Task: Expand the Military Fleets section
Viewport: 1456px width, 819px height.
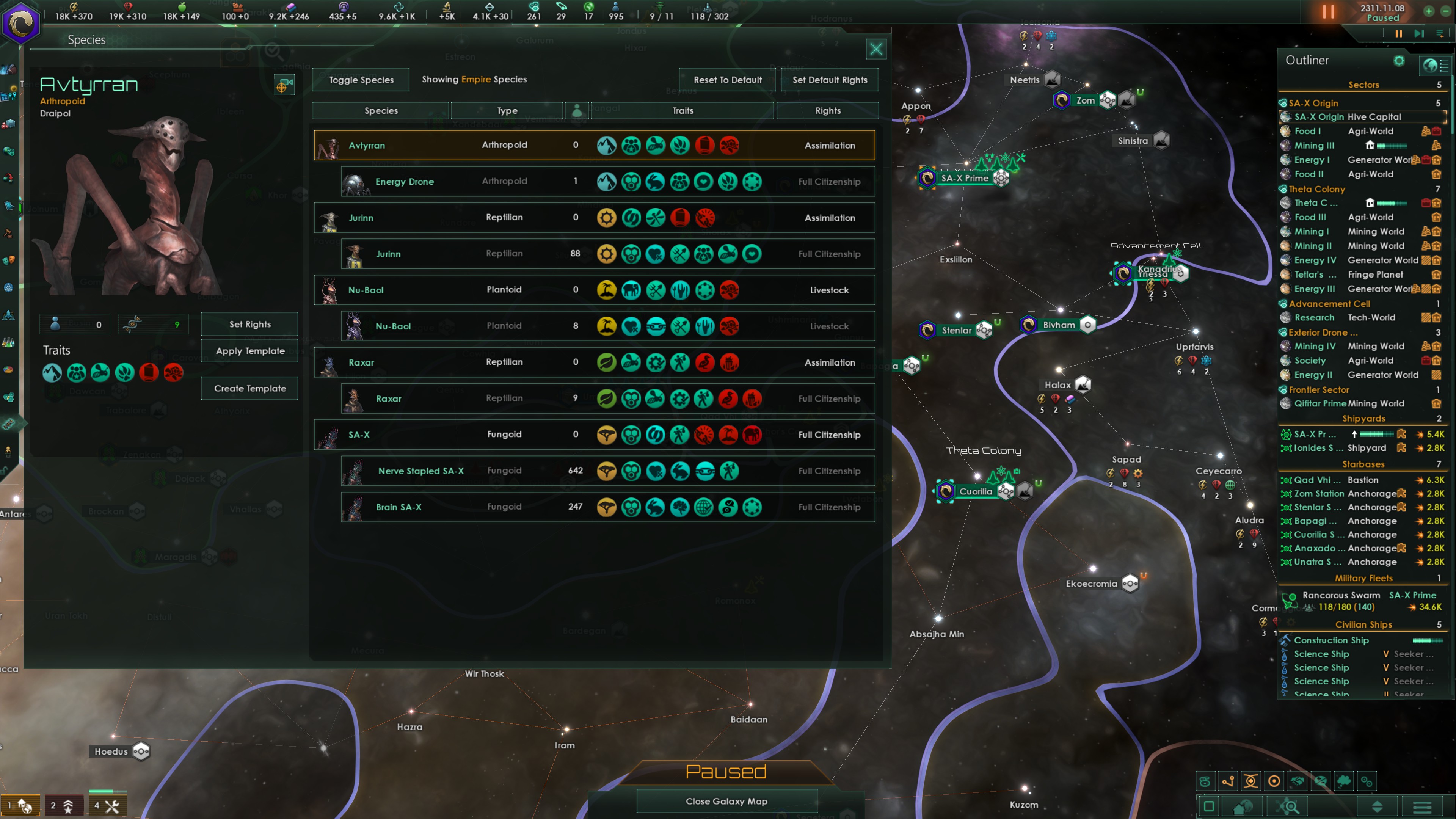Action: pyautogui.click(x=1365, y=577)
